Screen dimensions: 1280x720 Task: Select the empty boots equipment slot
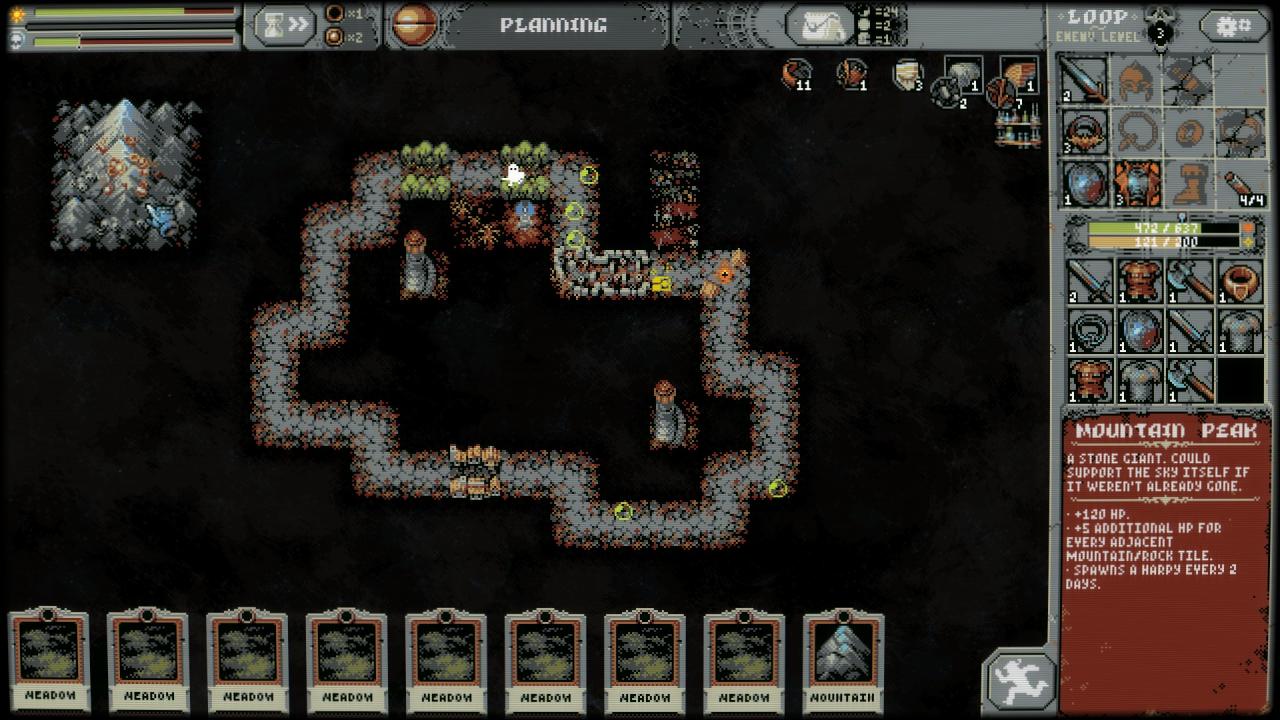[1189, 185]
